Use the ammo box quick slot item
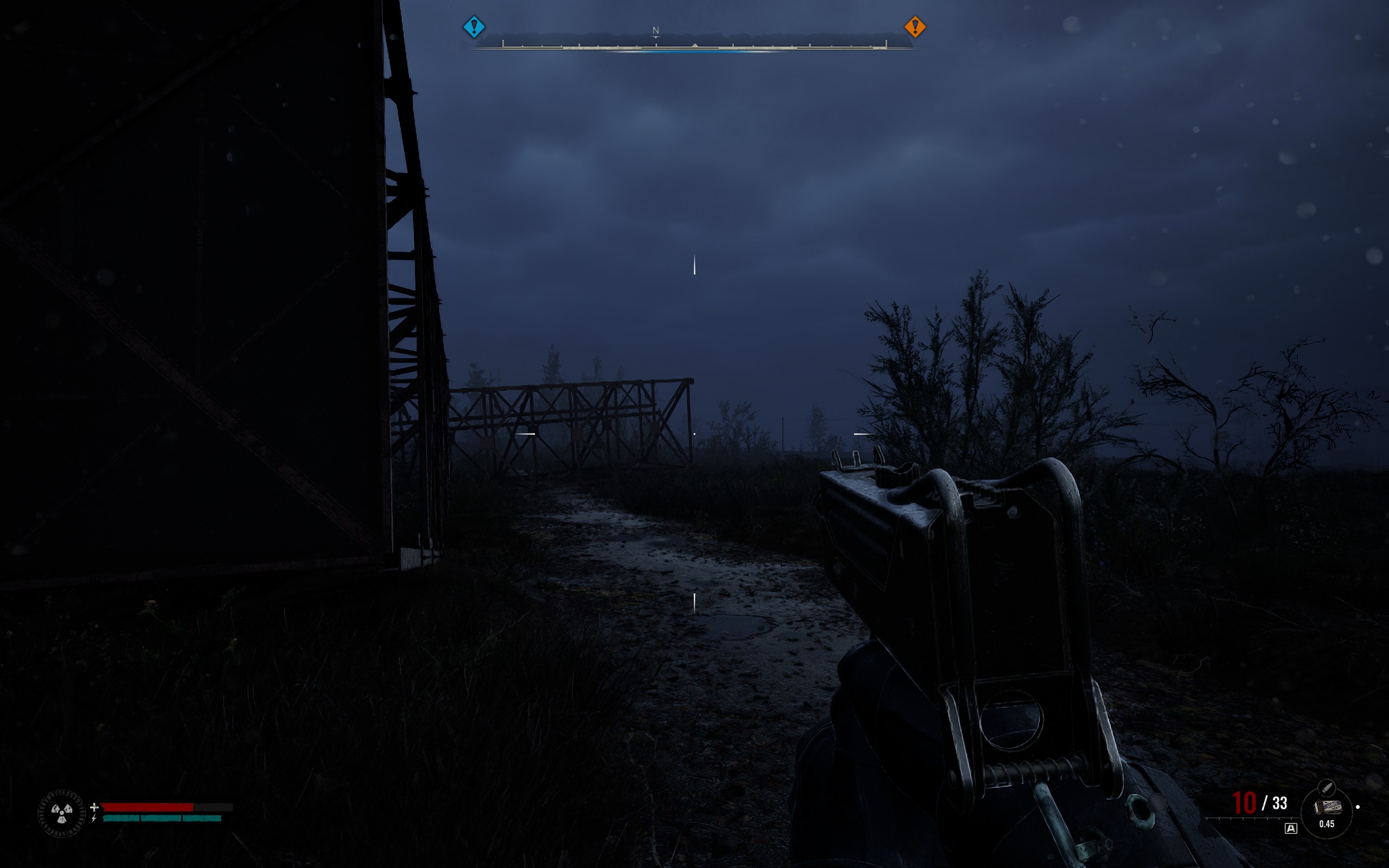This screenshot has width=1389, height=868. [x=1327, y=807]
